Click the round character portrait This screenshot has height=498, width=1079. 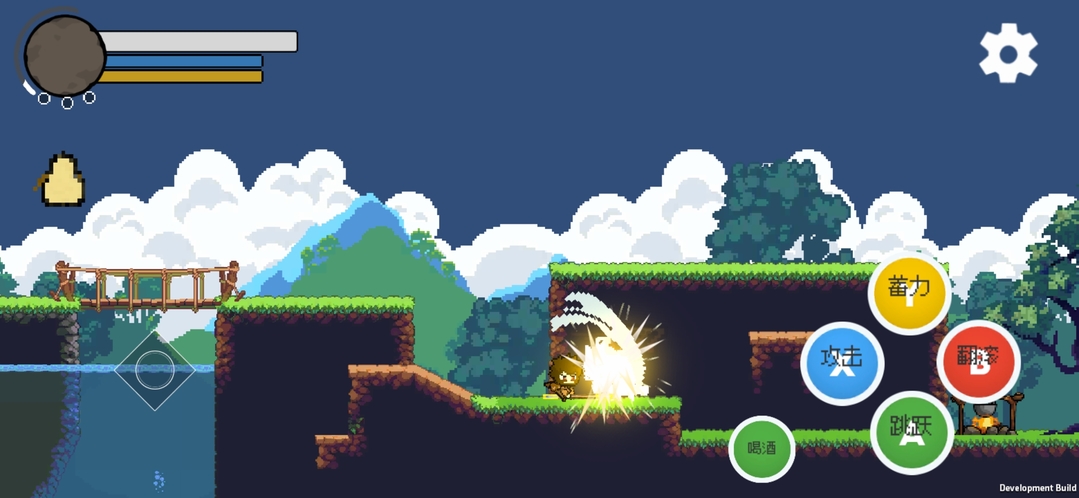pos(65,56)
